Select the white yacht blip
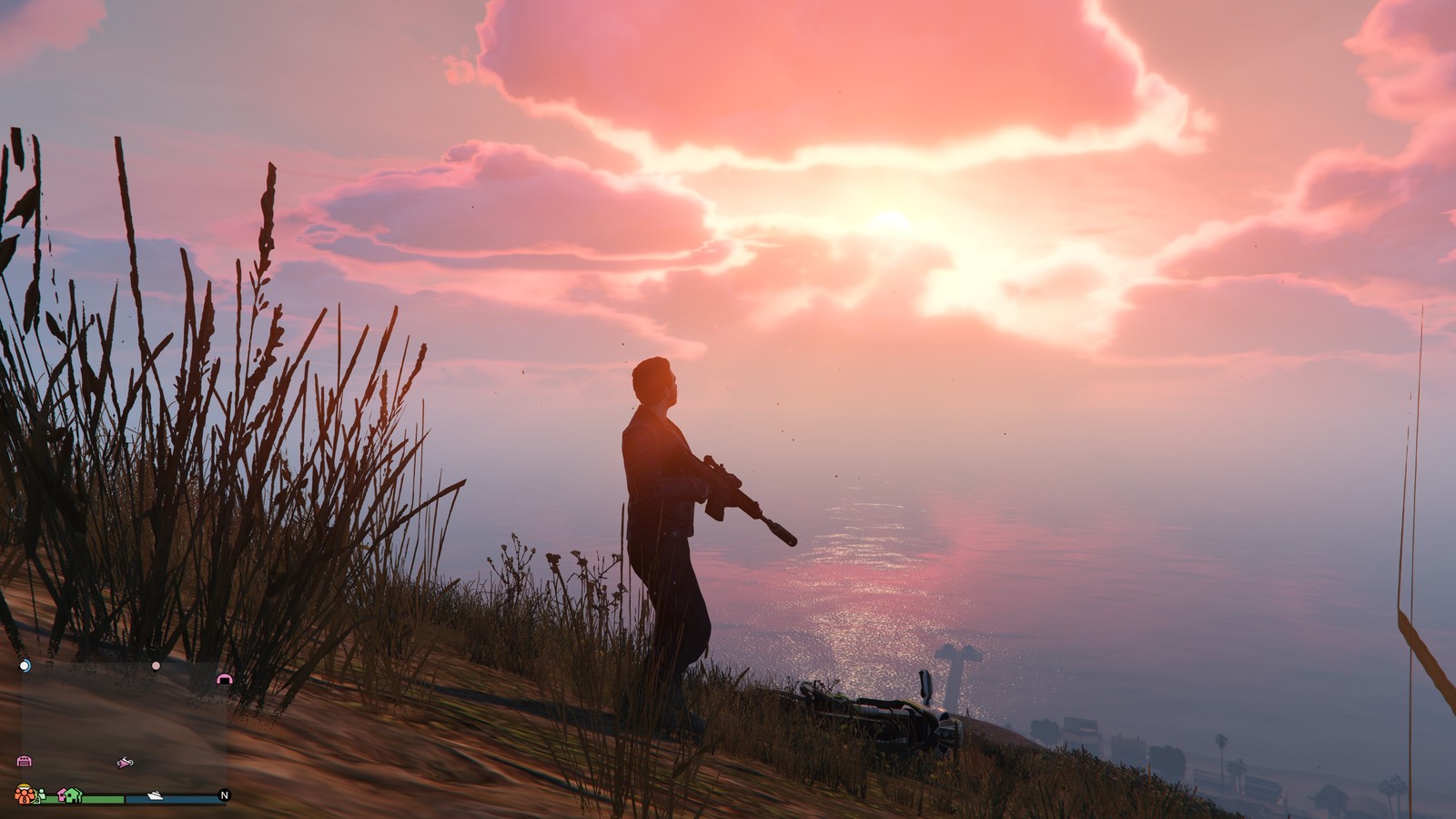This screenshot has width=1456, height=819. 155,795
